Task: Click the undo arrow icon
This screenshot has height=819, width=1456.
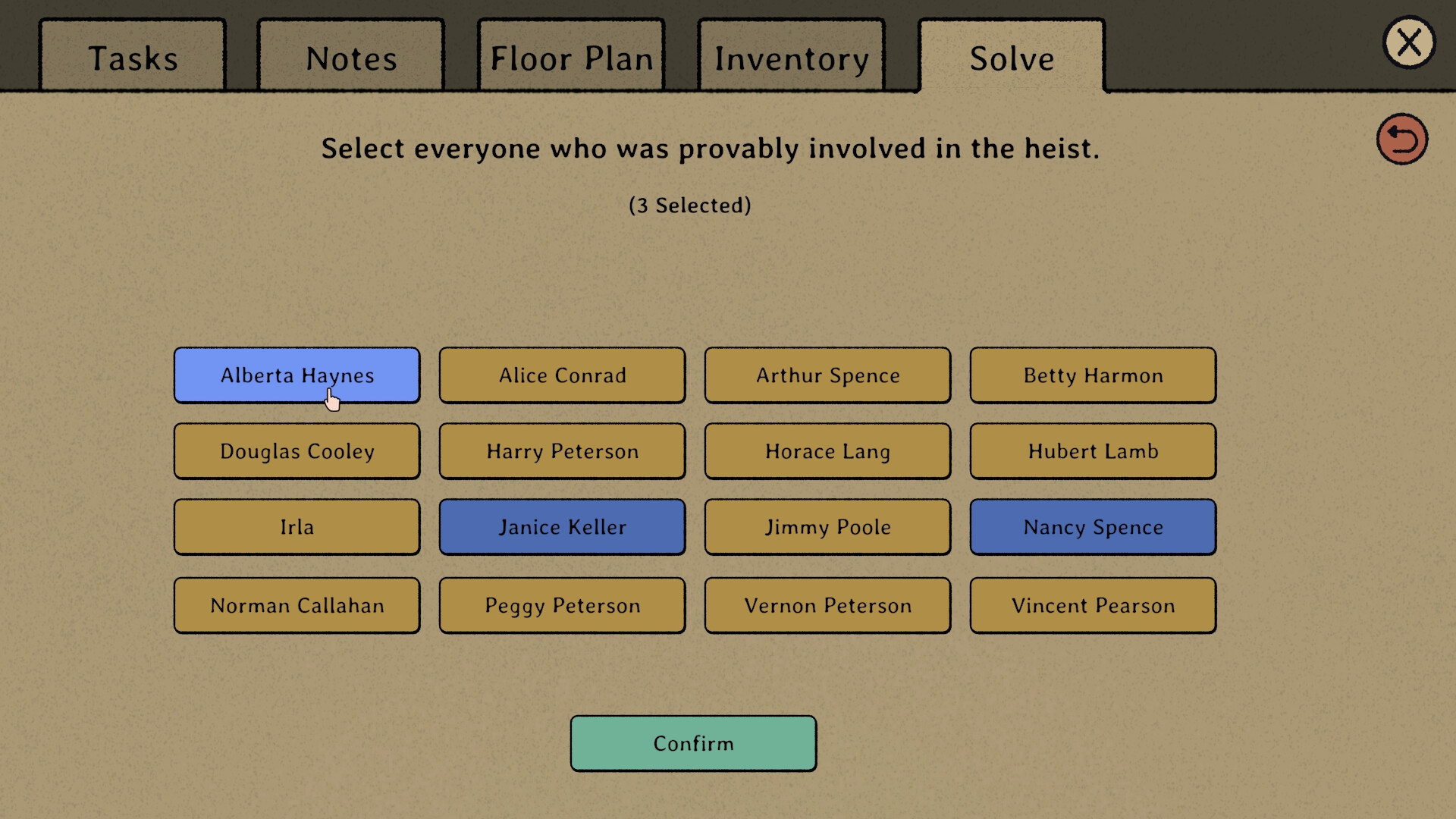Action: (1402, 139)
